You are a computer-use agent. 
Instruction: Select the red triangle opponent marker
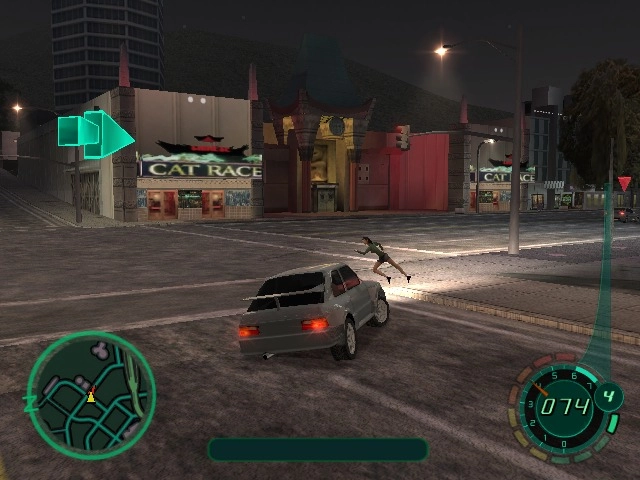pyautogui.click(x=624, y=184)
